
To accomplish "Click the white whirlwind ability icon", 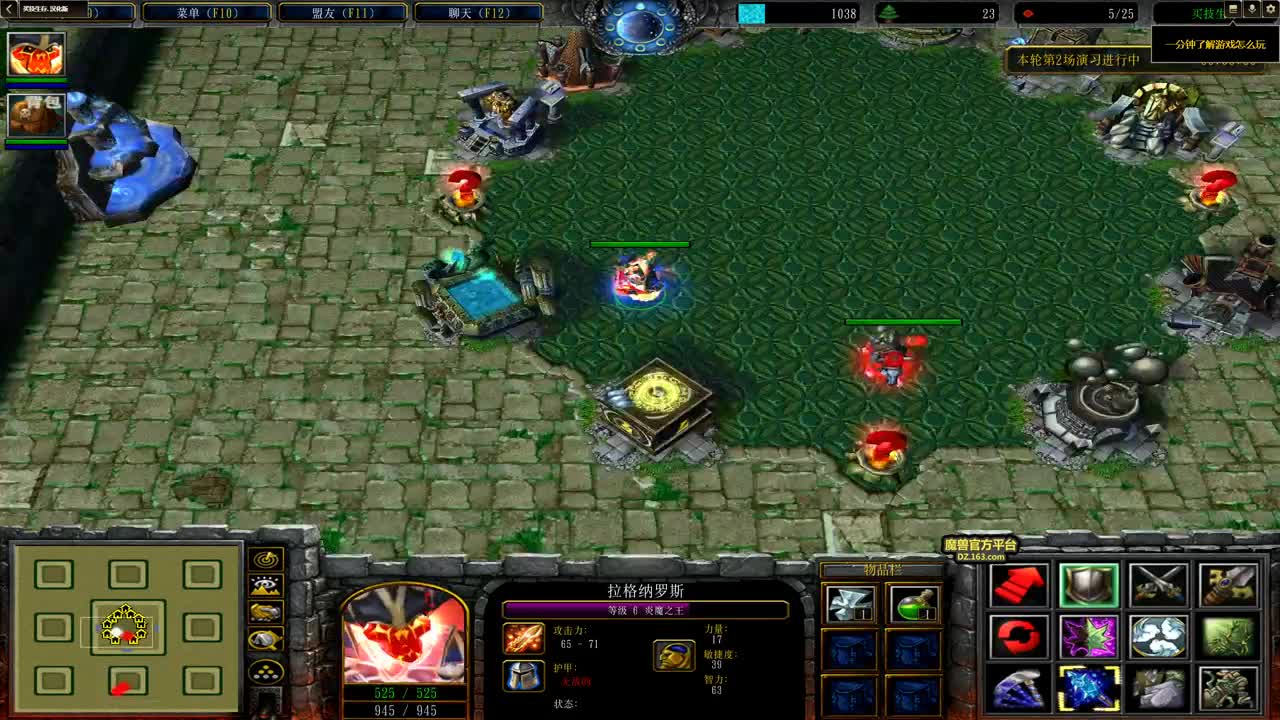I will 1157,637.
